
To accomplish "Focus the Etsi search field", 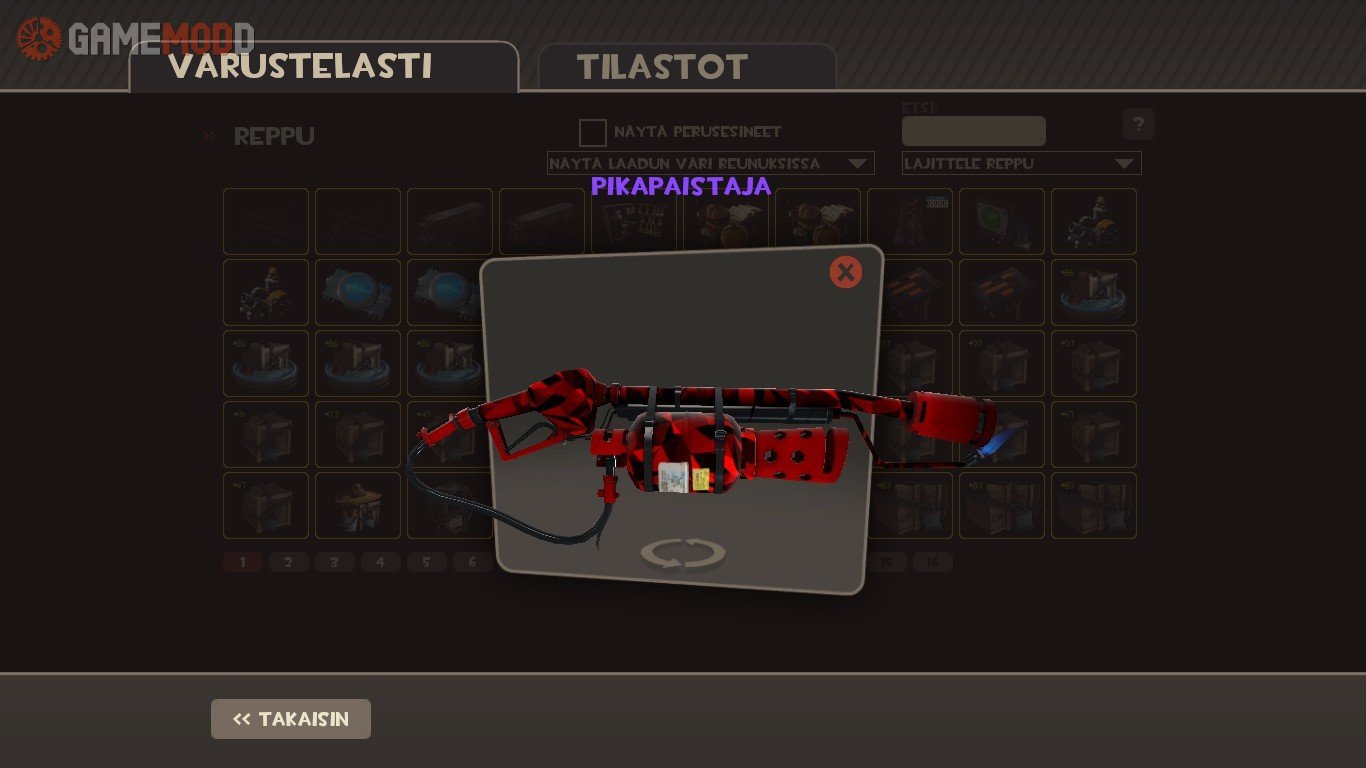I will (973, 131).
